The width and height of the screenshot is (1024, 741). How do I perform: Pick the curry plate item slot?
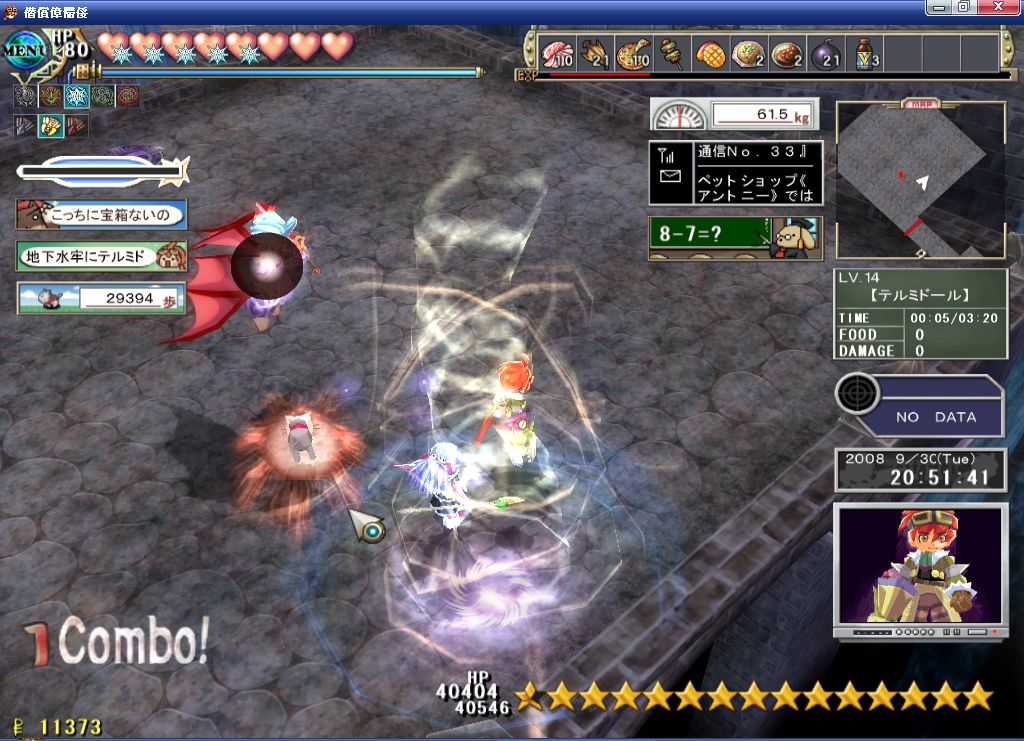coord(788,53)
